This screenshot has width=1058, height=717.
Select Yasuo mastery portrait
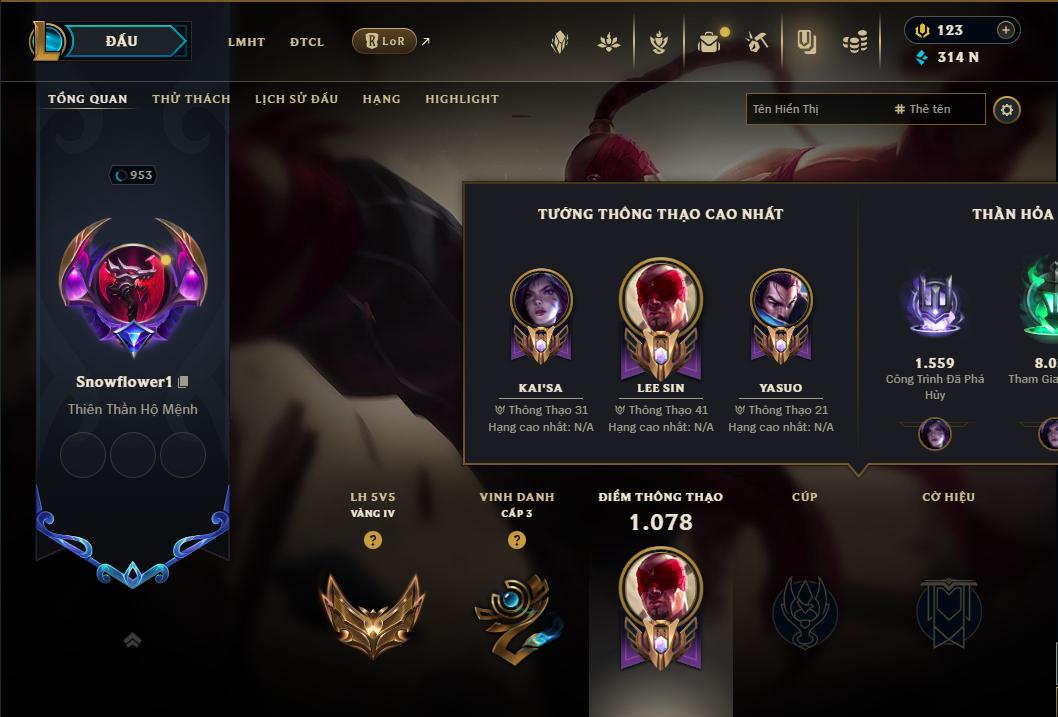pyautogui.click(x=781, y=302)
